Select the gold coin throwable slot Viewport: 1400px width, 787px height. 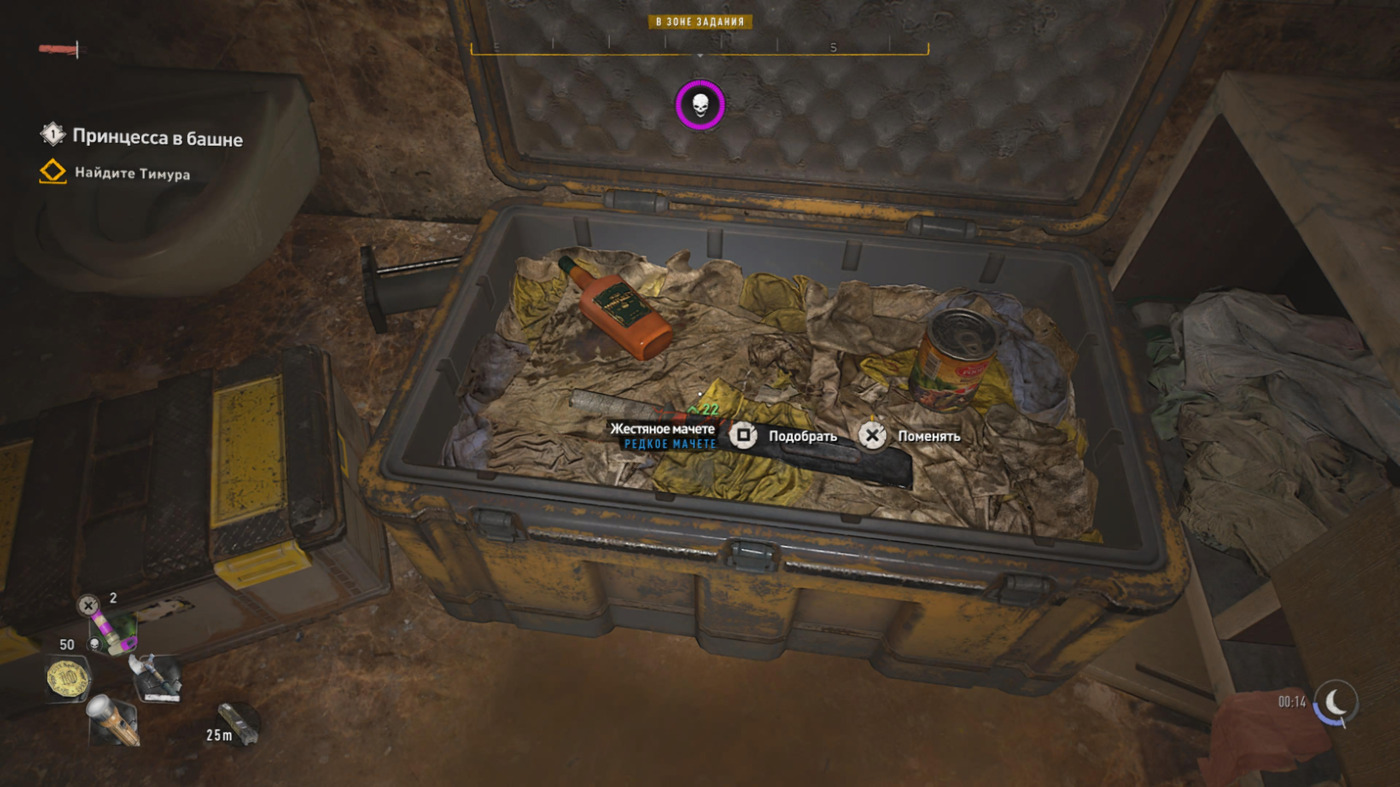click(68, 681)
